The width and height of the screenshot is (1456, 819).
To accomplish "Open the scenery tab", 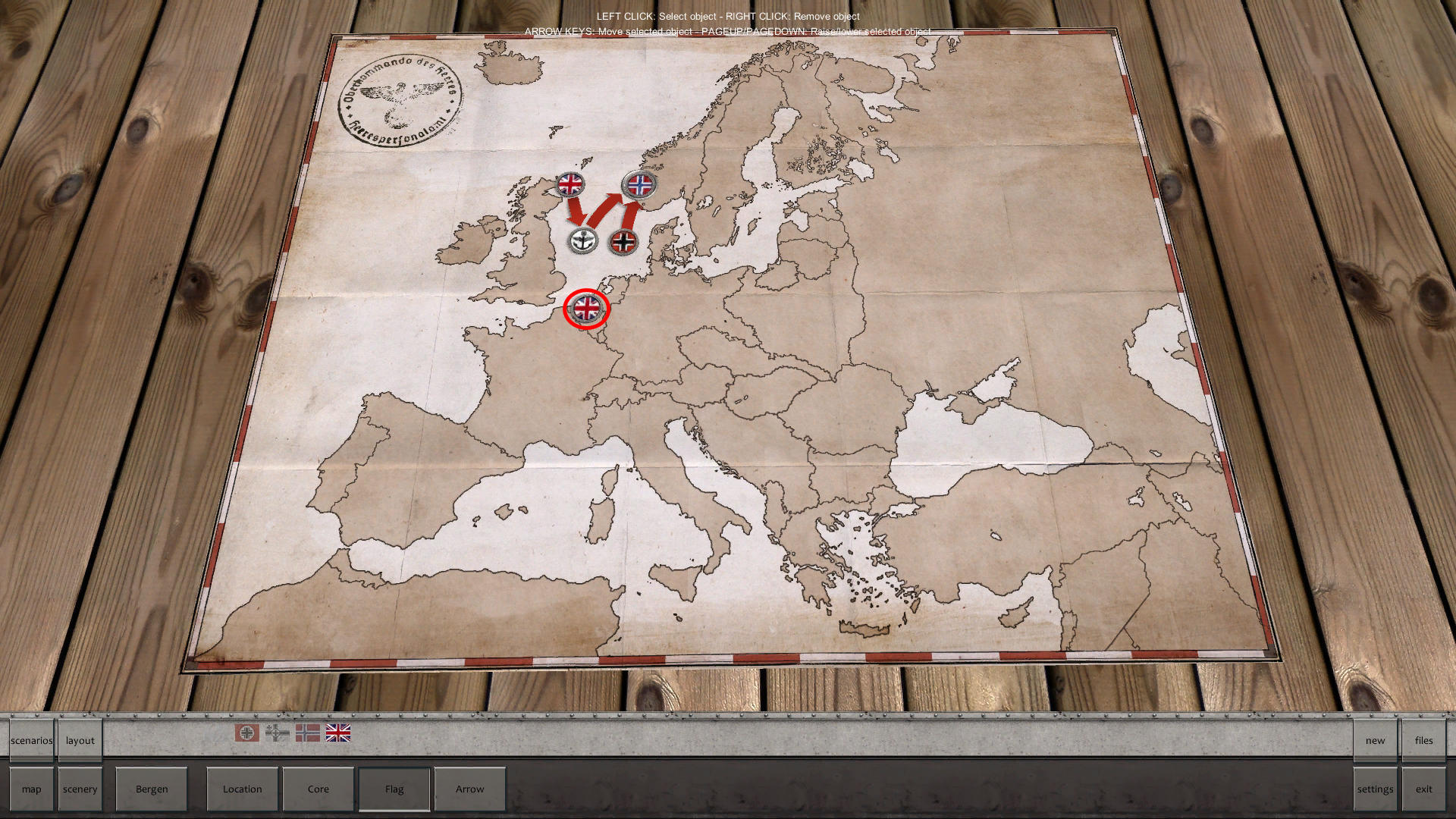I will tap(80, 789).
